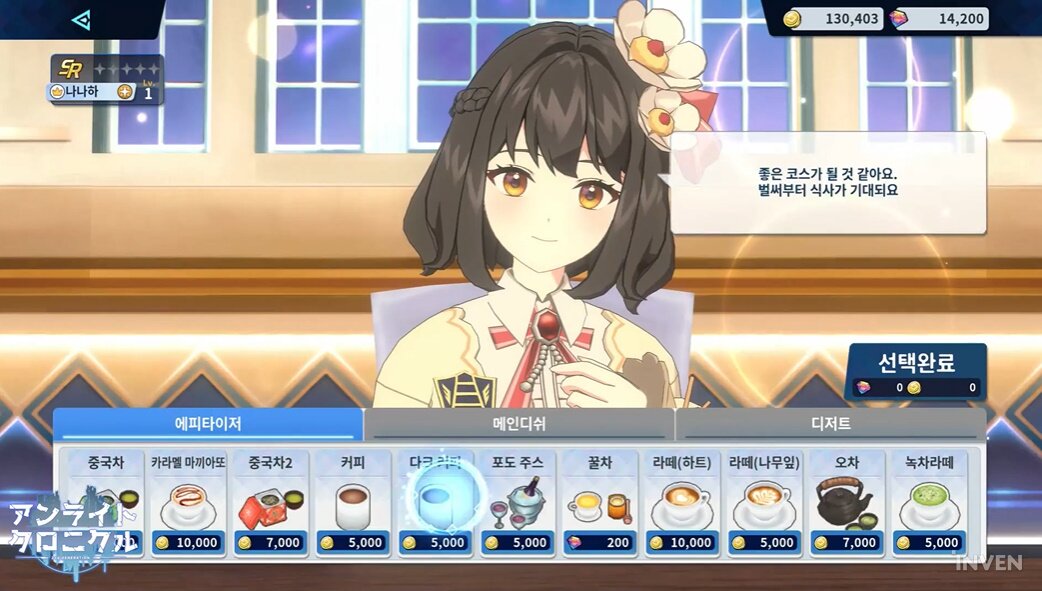Open the 디저트 tab
The width and height of the screenshot is (1042, 591).
[x=830, y=424]
